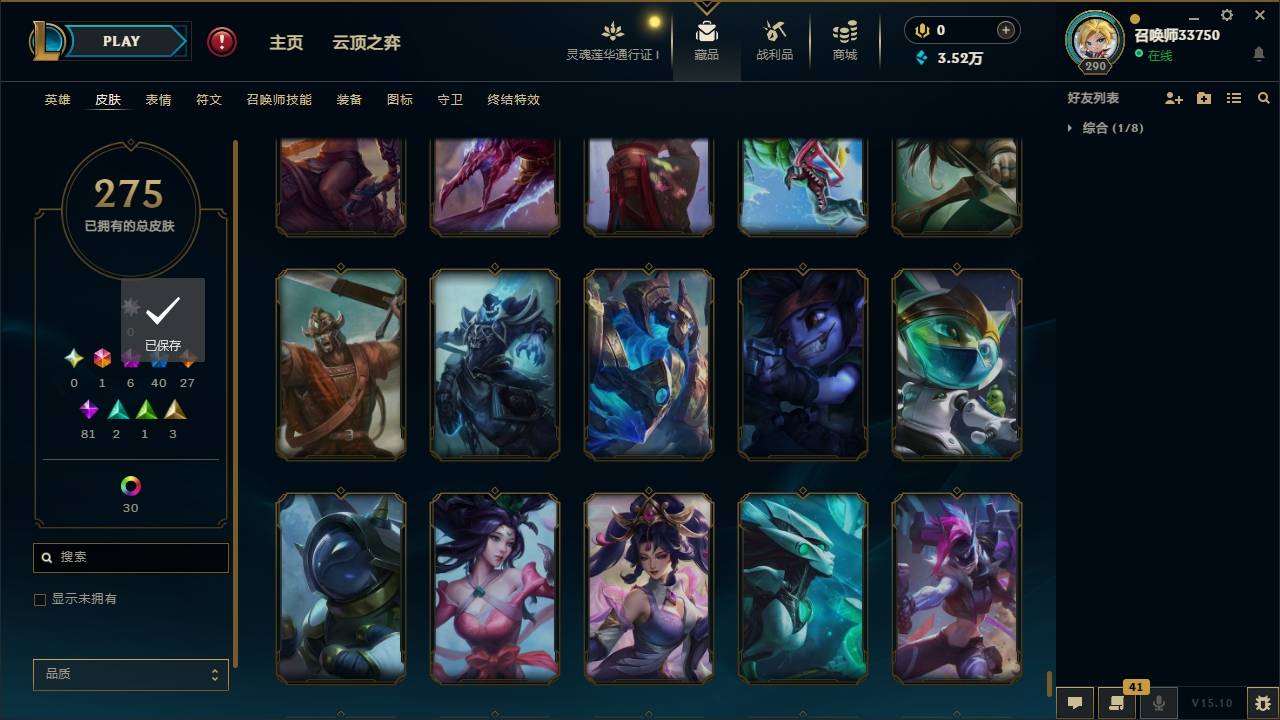Screen dimensions: 1280x720
Task: Open the 战利品 (loot) panel
Action: [x=775, y=40]
